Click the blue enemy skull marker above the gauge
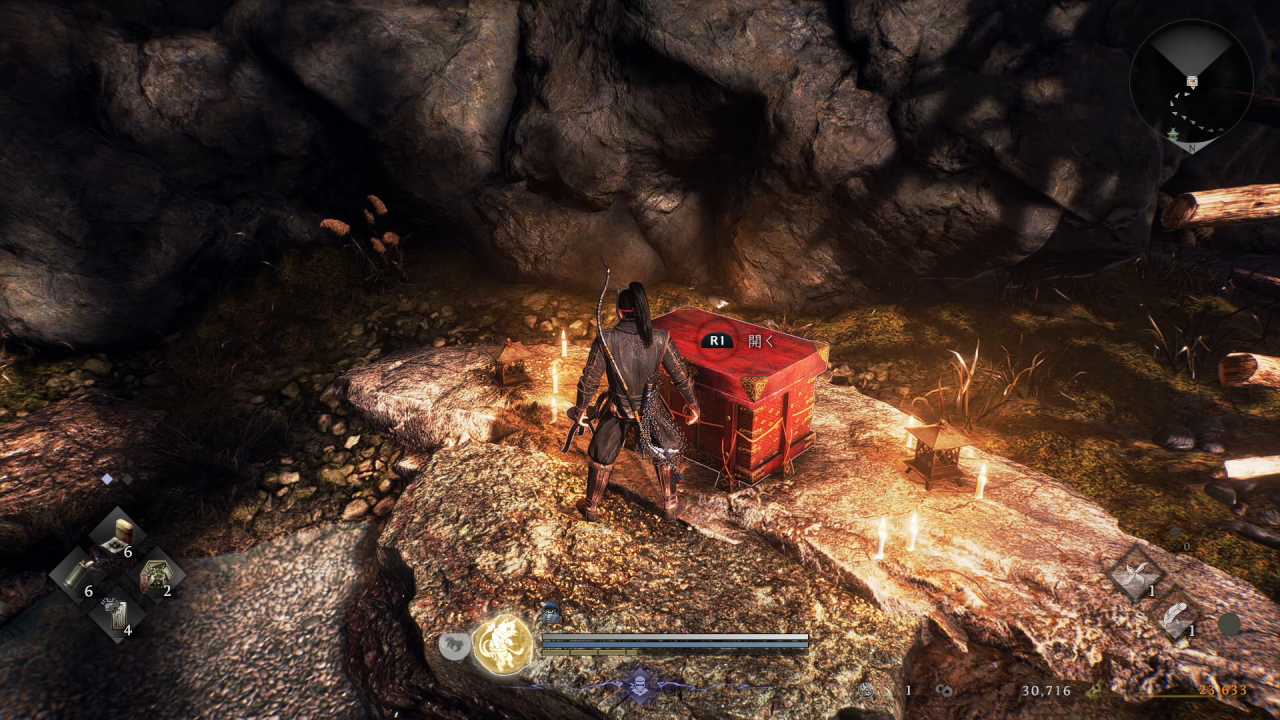The width and height of the screenshot is (1280, 720). [x=551, y=613]
